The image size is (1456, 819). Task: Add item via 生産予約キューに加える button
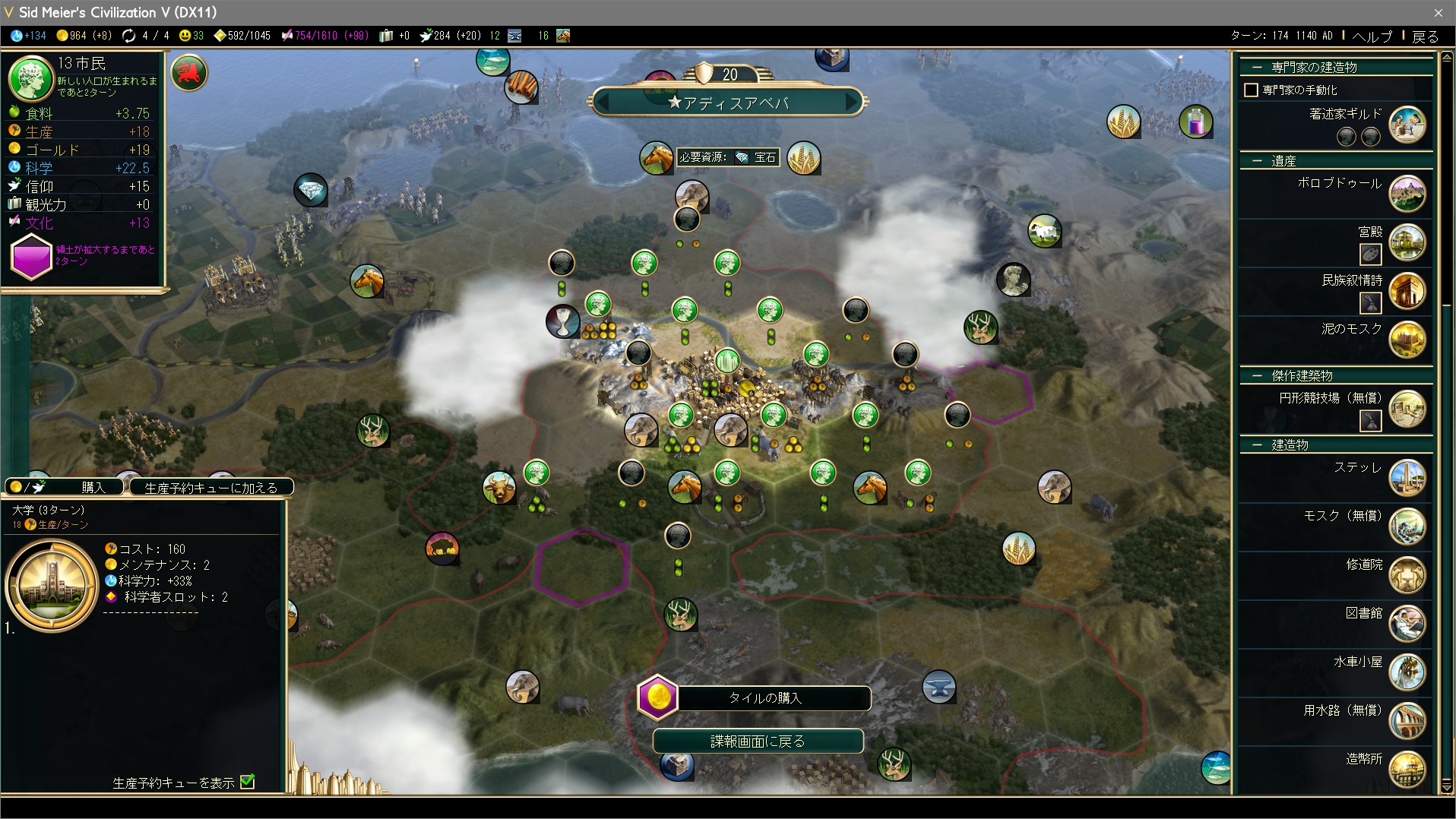point(210,488)
